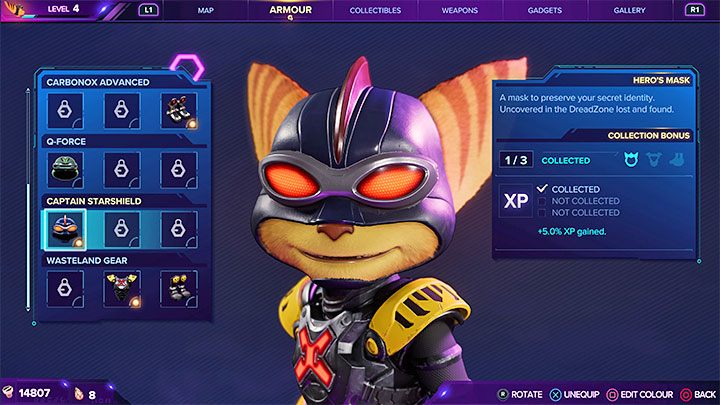Choose the Q-Force helmet slot
This screenshot has height=405, width=720.
(x=65, y=170)
